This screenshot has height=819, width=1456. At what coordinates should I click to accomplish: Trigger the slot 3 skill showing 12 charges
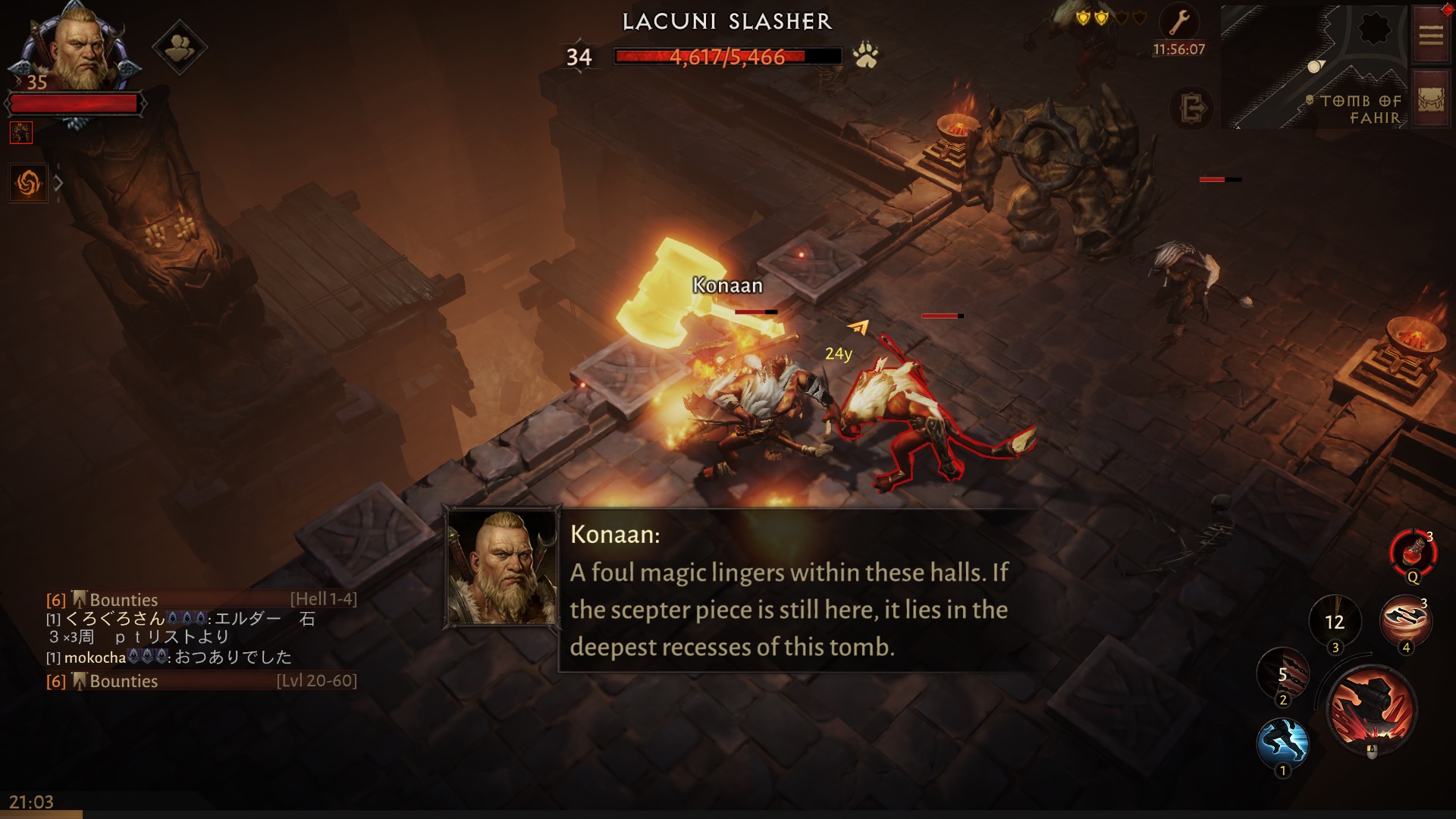pos(1335,622)
